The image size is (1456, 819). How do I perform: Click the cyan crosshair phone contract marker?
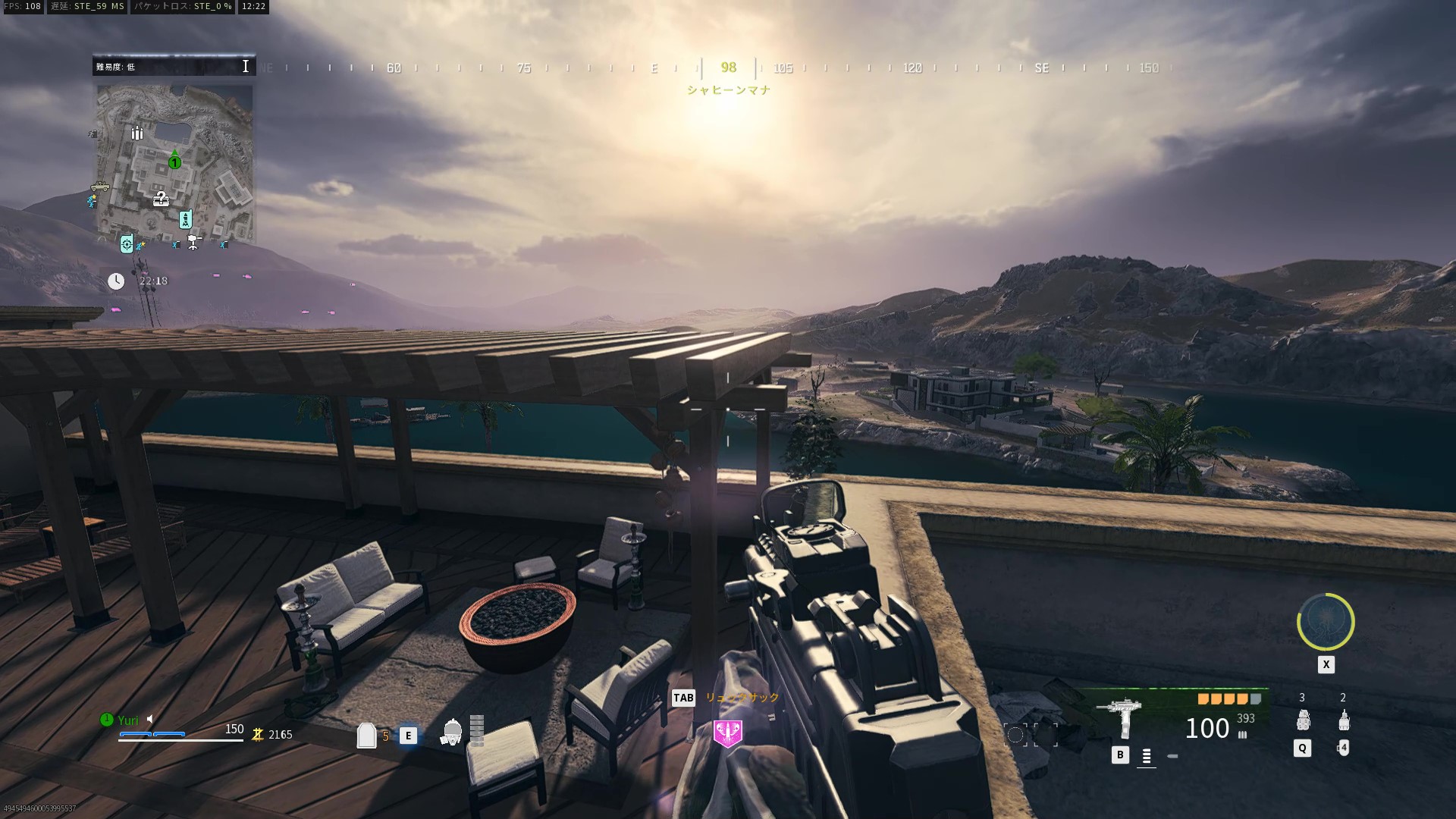(127, 243)
